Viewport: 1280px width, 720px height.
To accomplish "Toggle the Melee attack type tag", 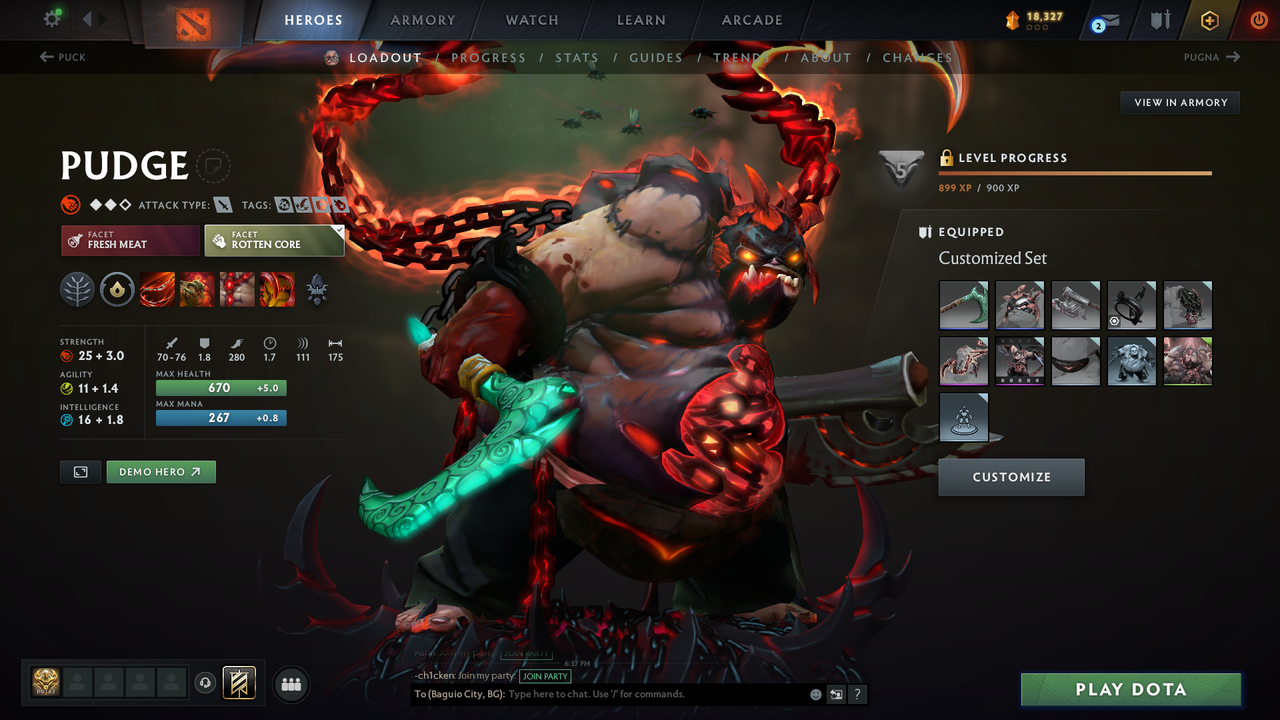I will tap(222, 204).
